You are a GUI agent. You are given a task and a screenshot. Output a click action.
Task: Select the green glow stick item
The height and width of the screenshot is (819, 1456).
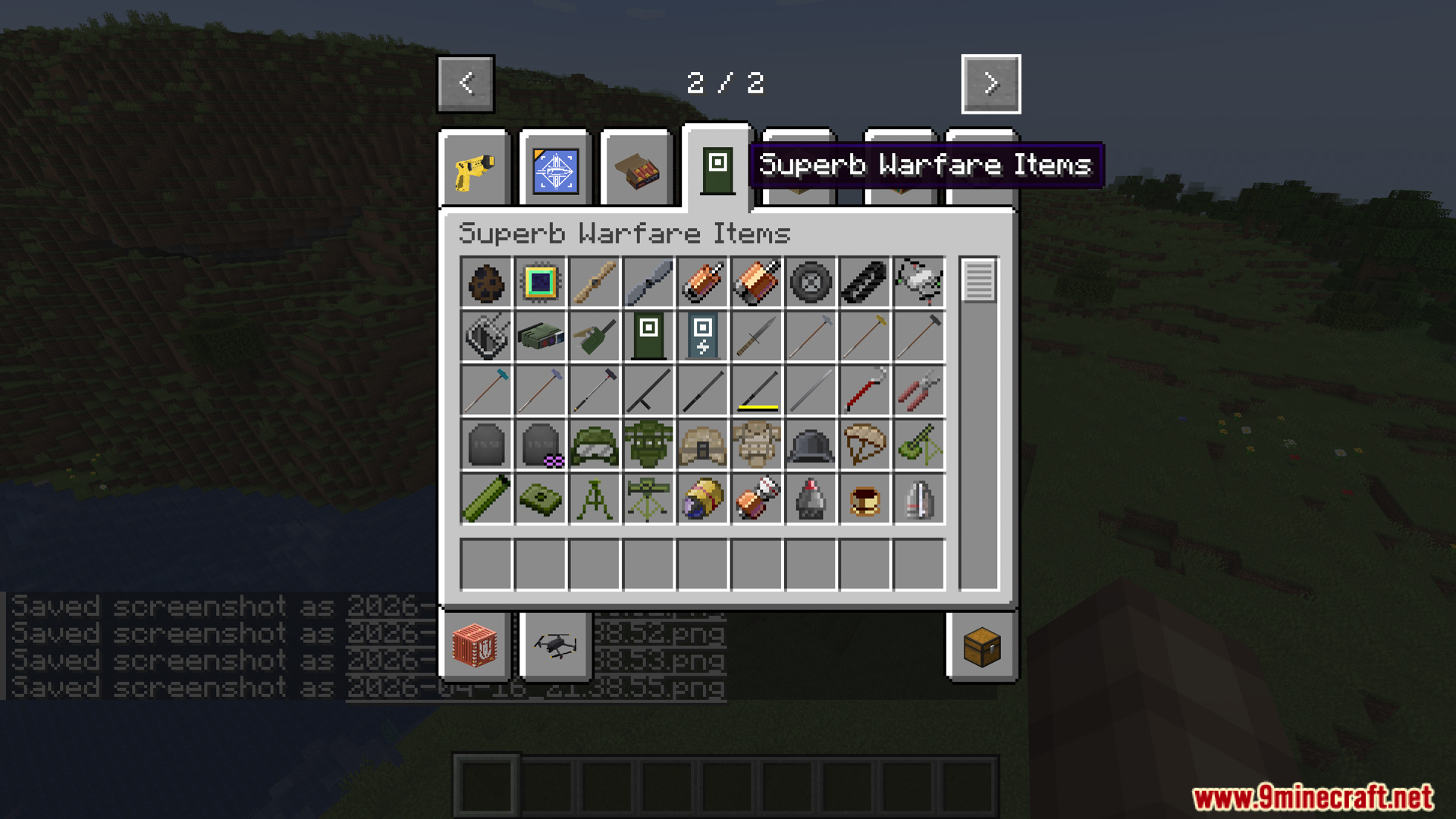486,499
